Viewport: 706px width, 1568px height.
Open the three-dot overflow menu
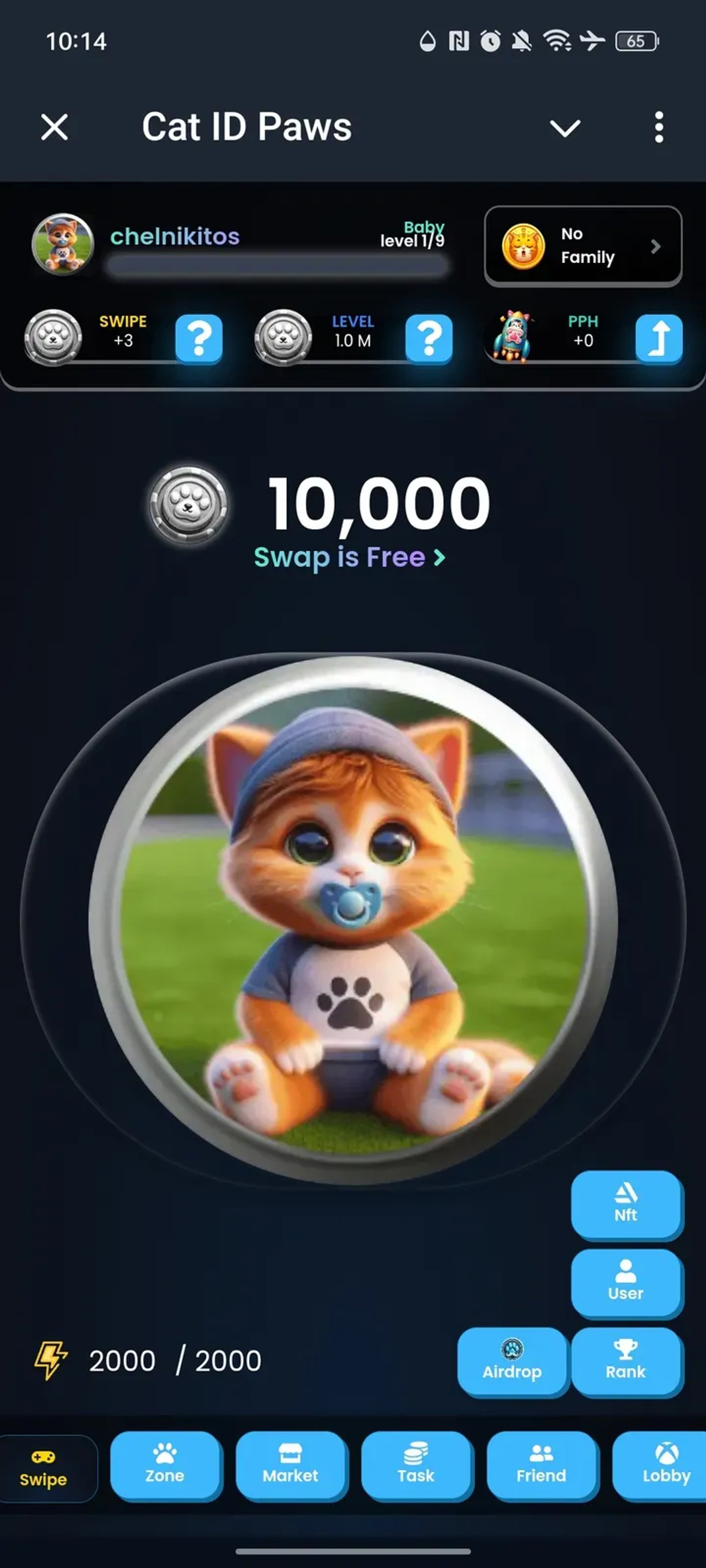(x=658, y=127)
